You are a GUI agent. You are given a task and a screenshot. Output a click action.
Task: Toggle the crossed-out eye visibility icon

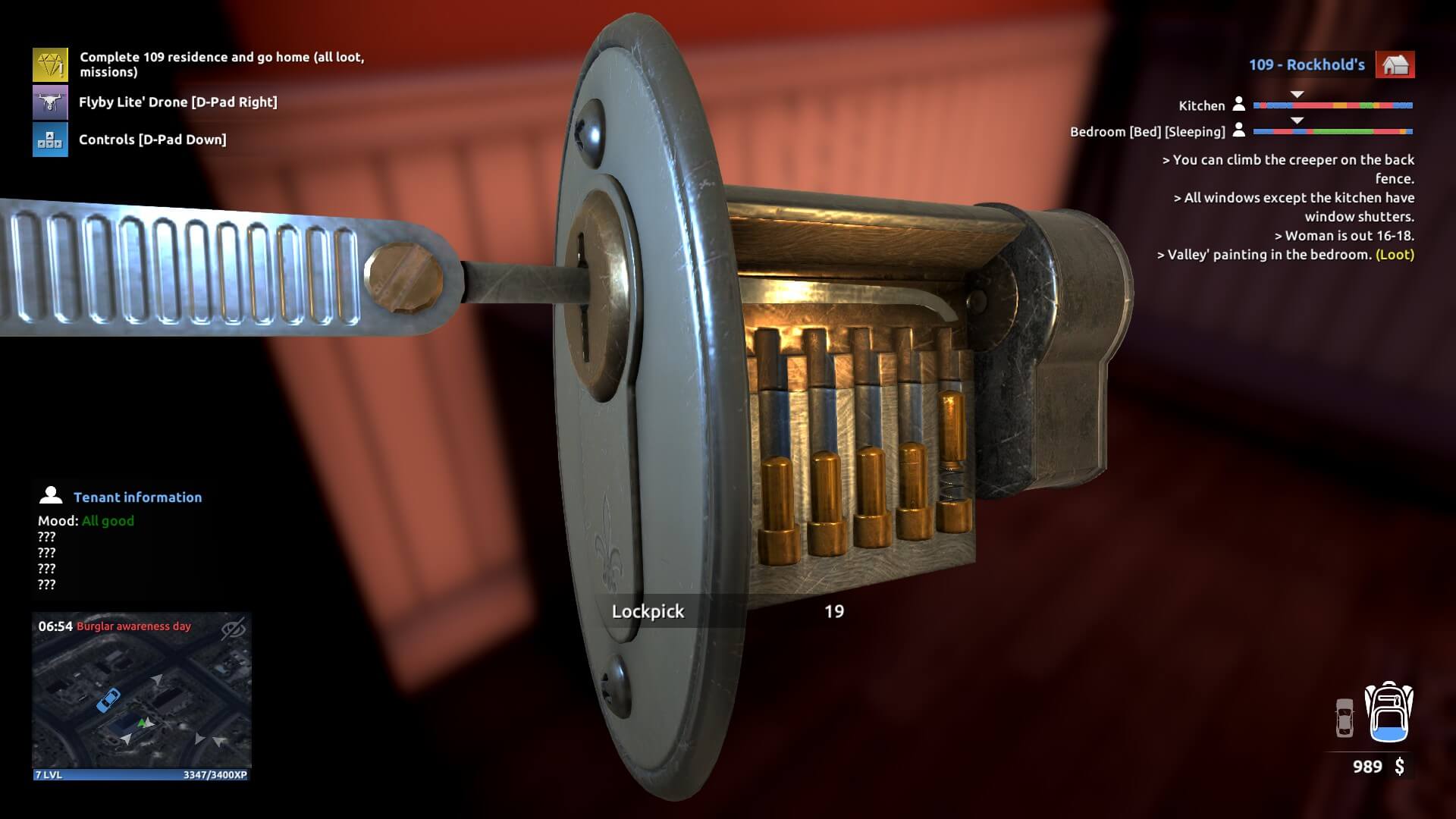click(234, 628)
